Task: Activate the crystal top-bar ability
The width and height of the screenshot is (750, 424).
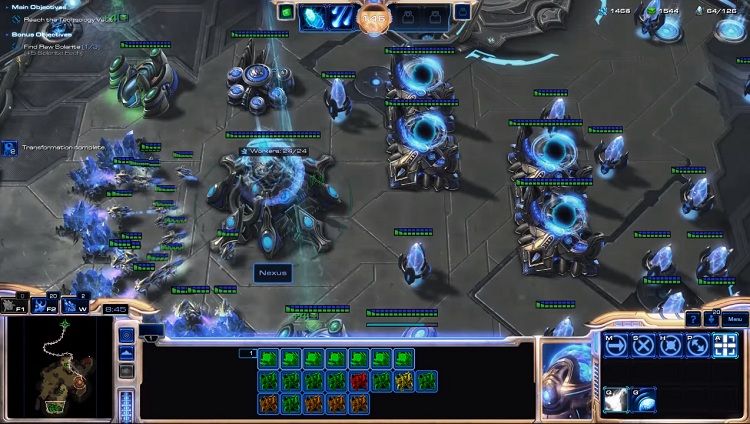Action: (x=314, y=15)
